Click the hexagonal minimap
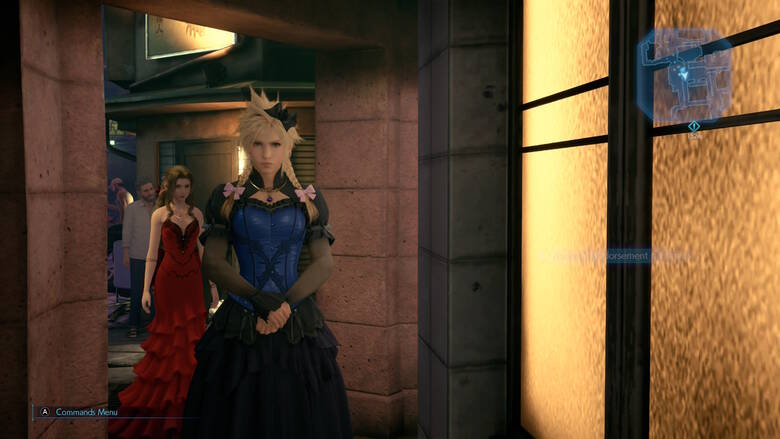The height and width of the screenshot is (439, 780). (685, 74)
